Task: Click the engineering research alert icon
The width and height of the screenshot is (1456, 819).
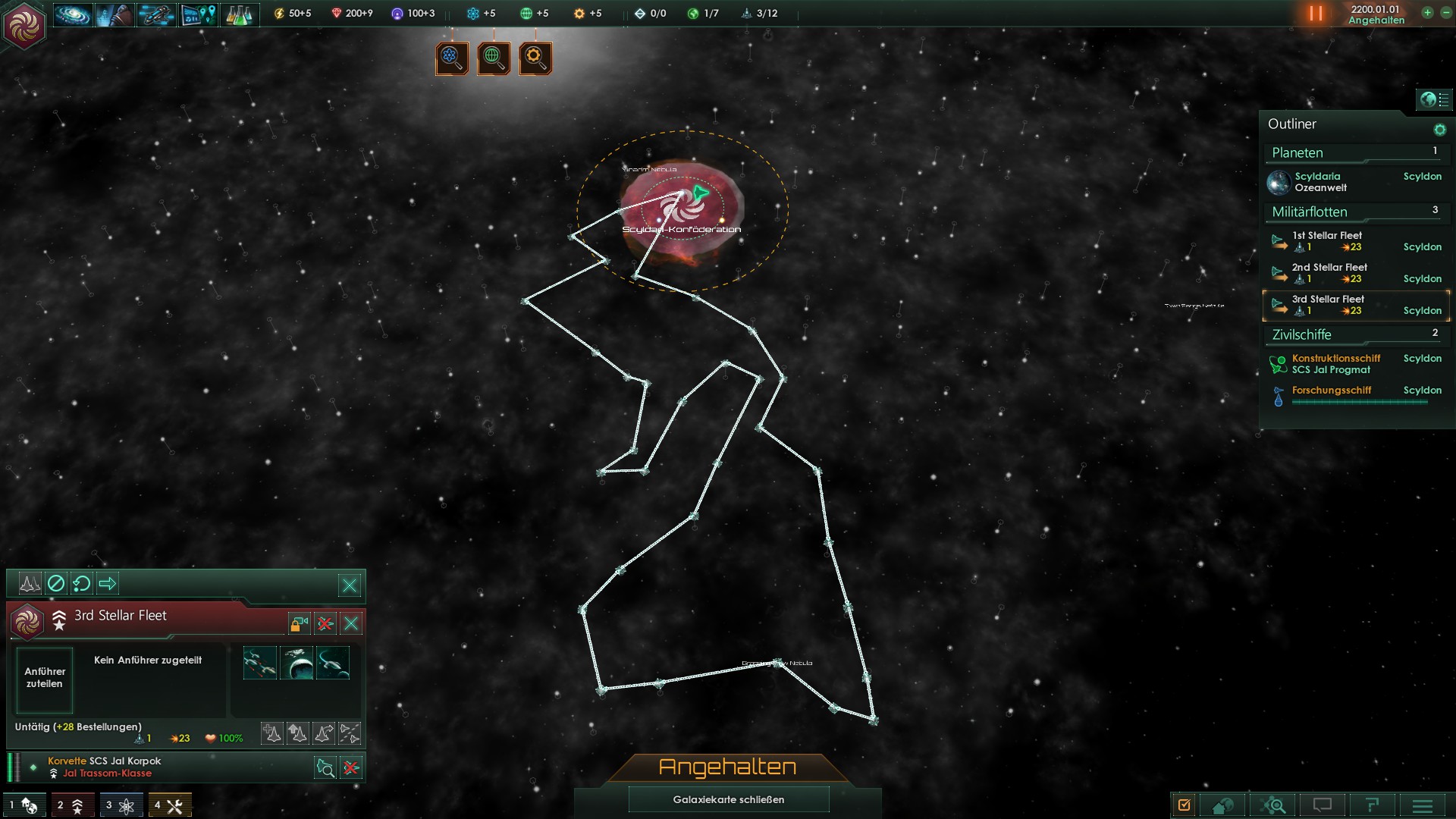Action: (535, 58)
